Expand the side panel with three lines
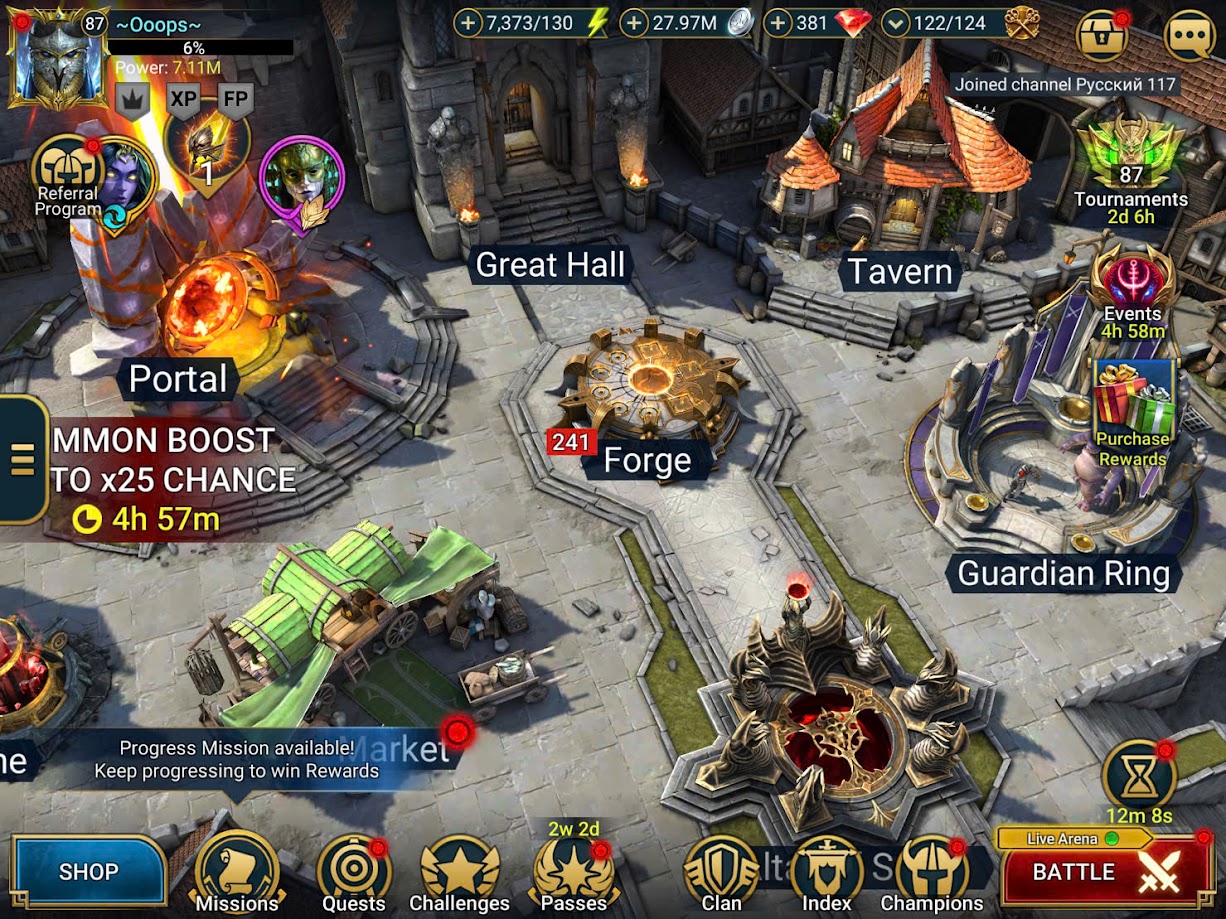This screenshot has height=919, width=1226. click(x=22, y=459)
